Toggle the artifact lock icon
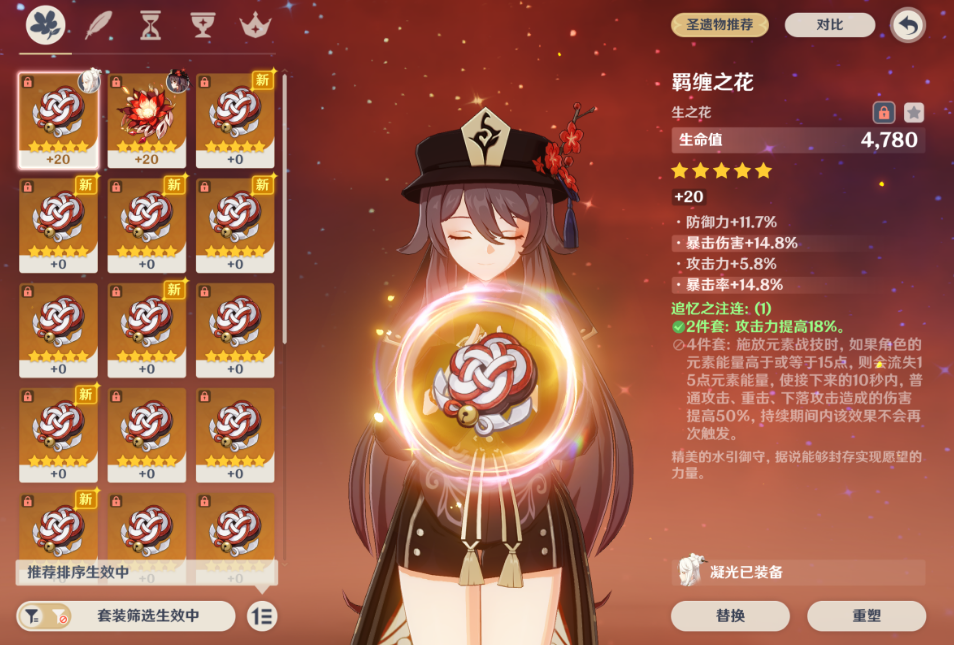This screenshot has width=954, height=645. click(883, 112)
